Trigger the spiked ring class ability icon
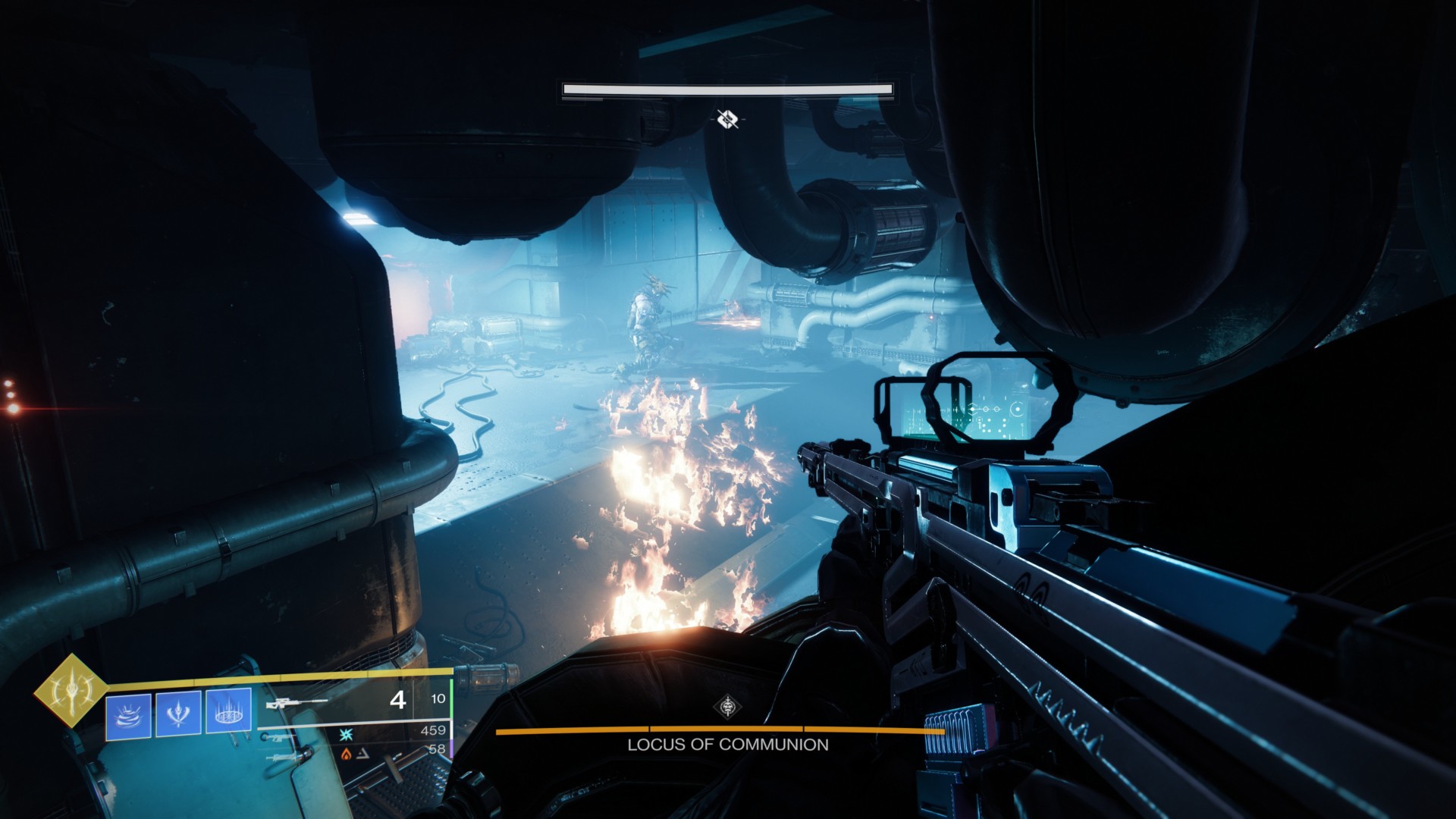Image resolution: width=1456 pixels, height=819 pixels. [x=228, y=714]
